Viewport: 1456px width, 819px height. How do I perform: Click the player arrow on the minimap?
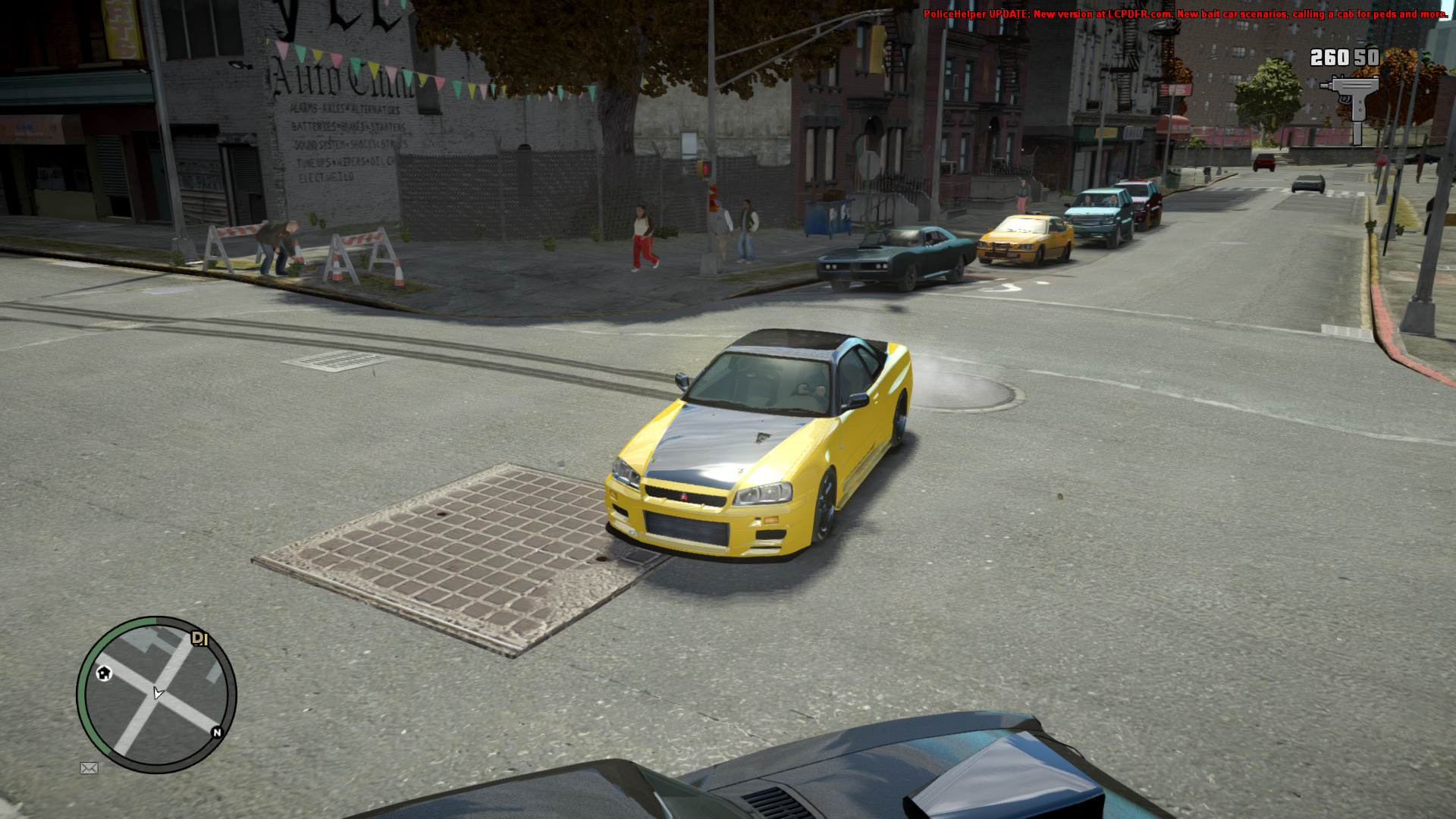(158, 692)
